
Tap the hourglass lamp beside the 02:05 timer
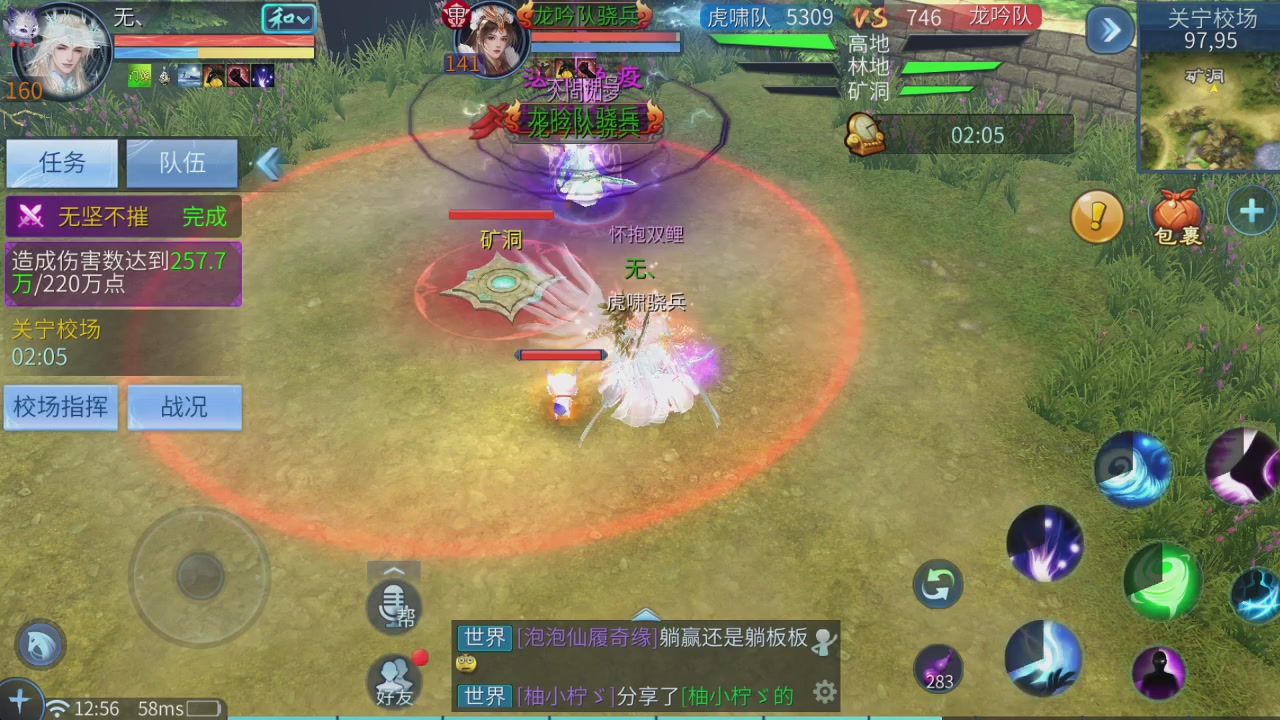(866, 135)
